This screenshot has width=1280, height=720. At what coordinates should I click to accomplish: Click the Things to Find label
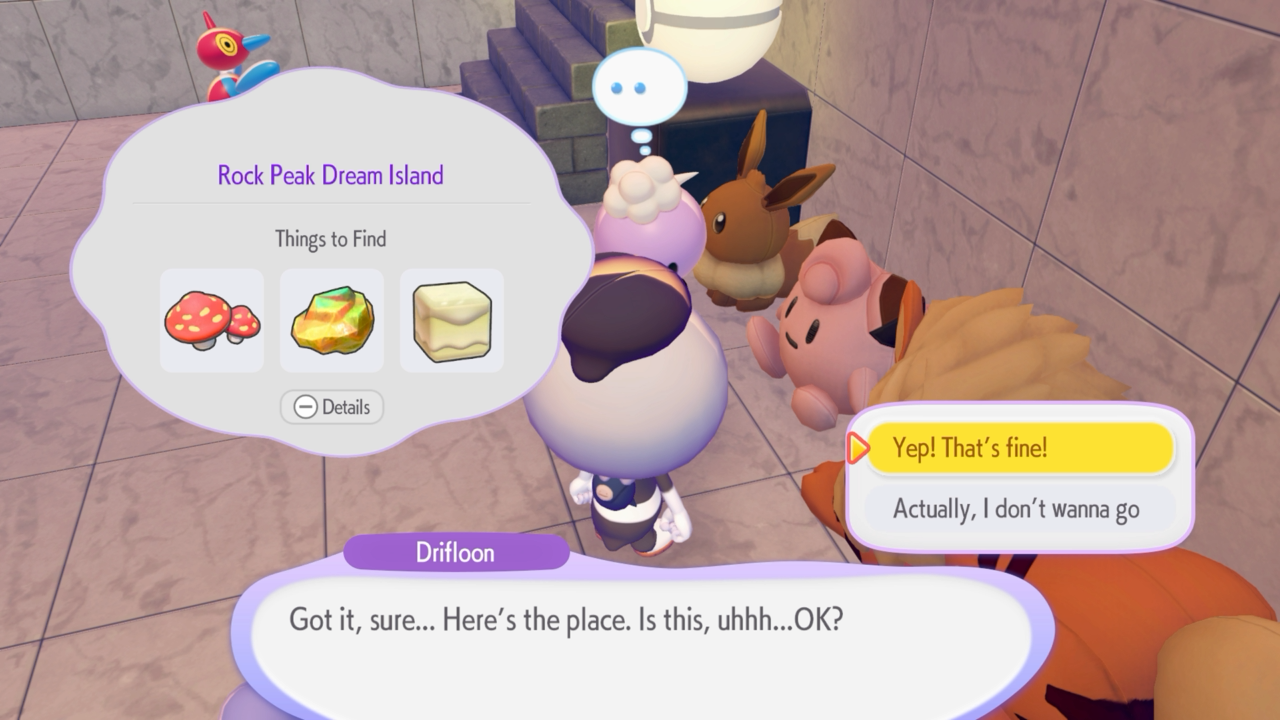tap(331, 239)
